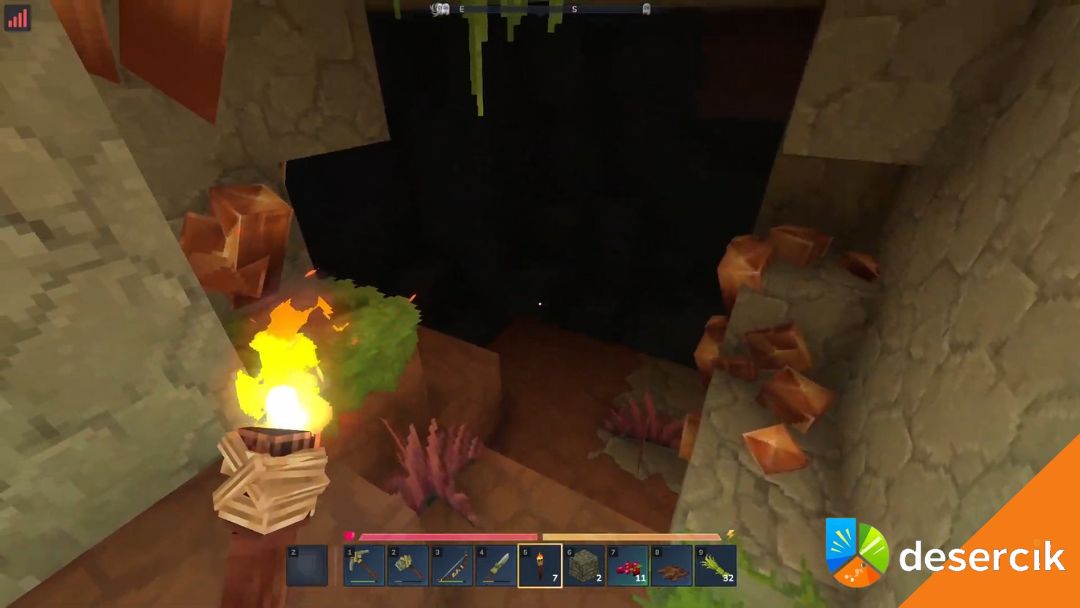The height and width of the screenshot is (608, 1080).
Task: Choose the brown item in slot 8
Action: tap(672, 565)
